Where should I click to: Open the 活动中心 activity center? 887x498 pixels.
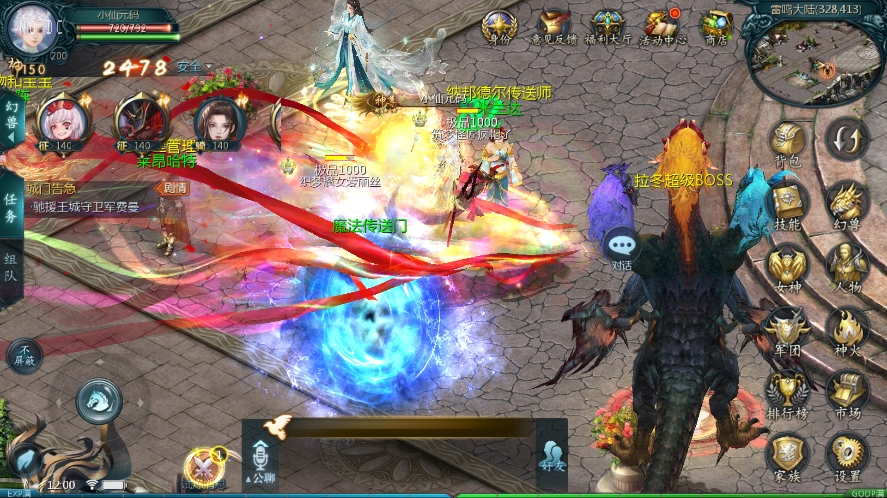coord(664,26)
